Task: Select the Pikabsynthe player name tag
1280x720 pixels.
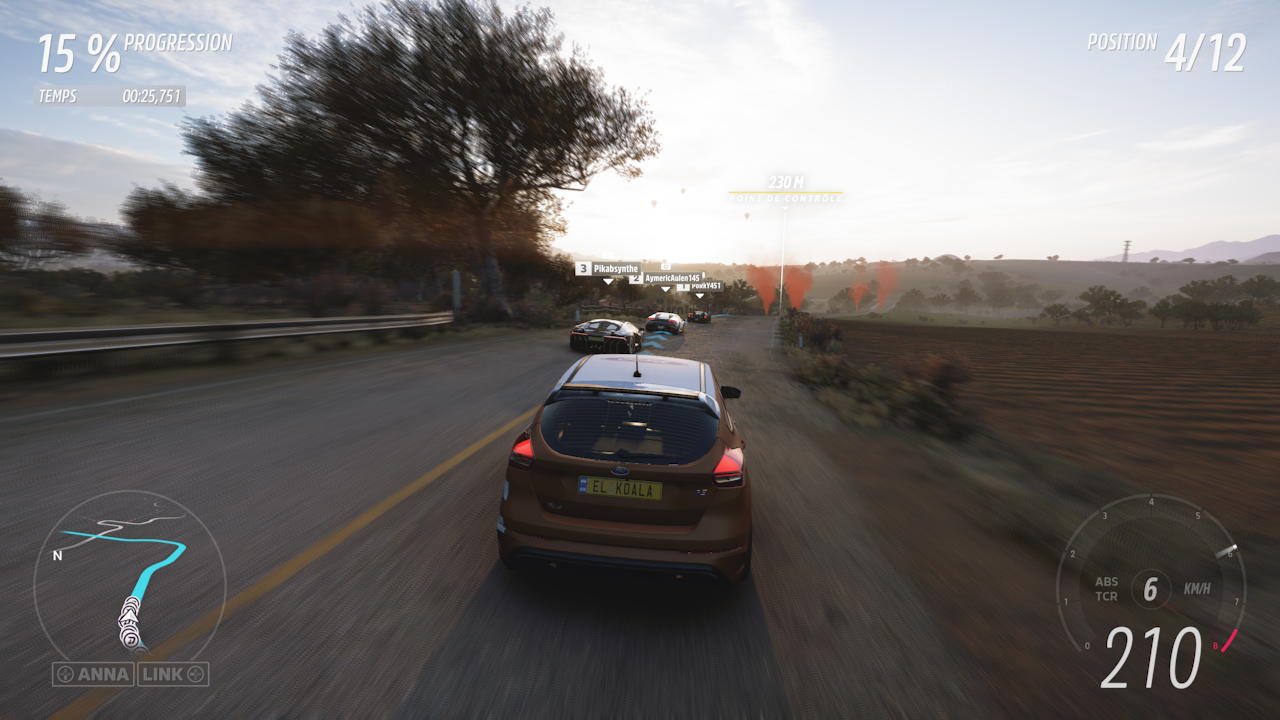Action: coord(608,269)
